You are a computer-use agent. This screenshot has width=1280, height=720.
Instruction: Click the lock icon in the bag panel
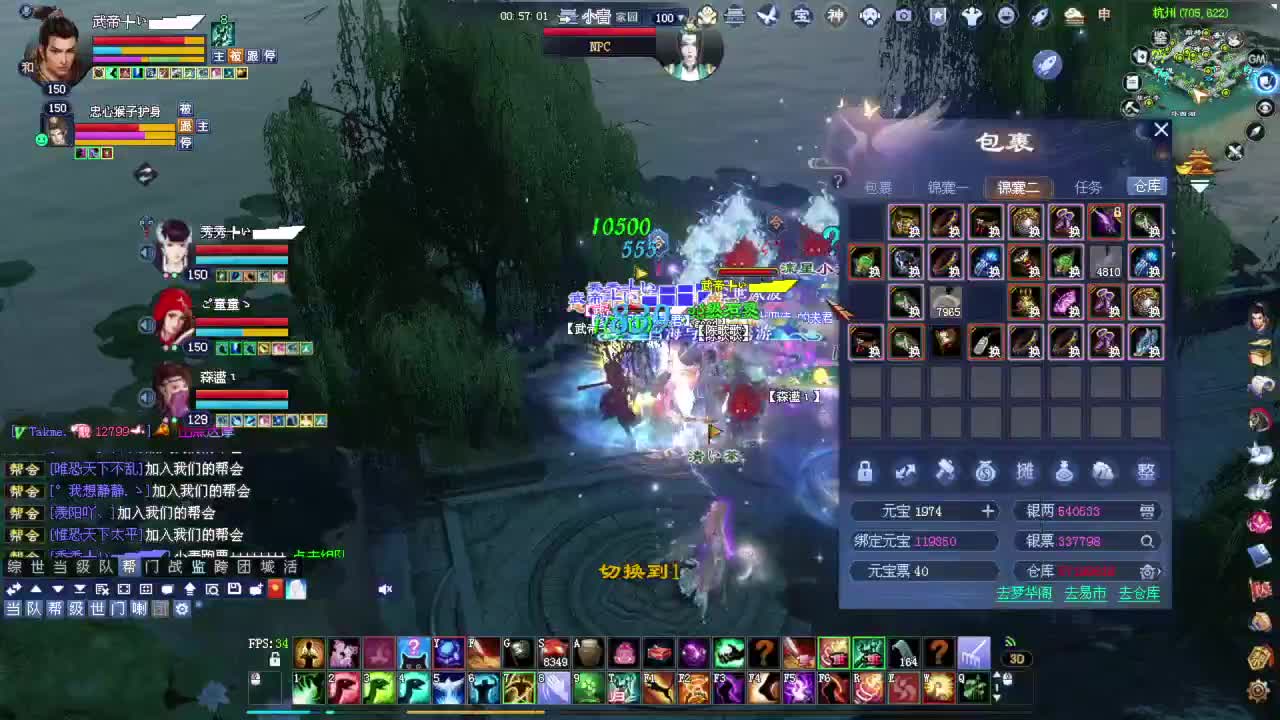pyautogui.click(x=865, y=471)
